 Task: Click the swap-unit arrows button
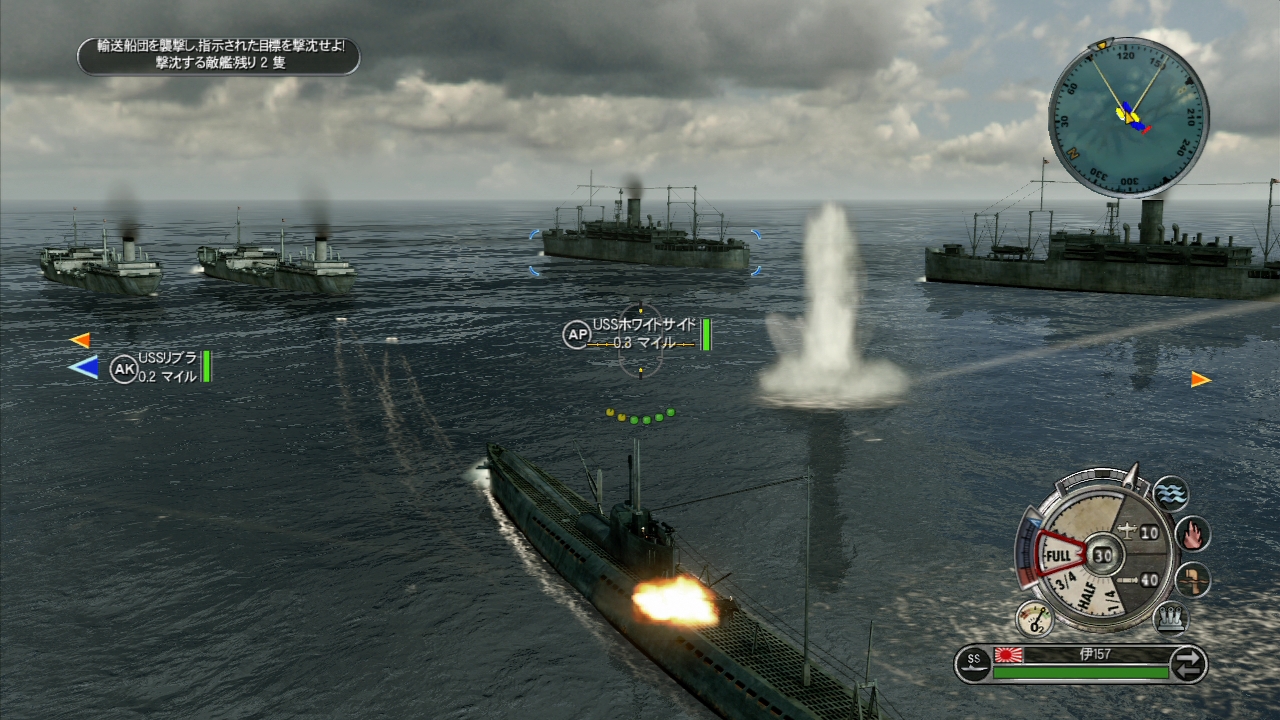pyautogui.click(x=1188, y=664)
